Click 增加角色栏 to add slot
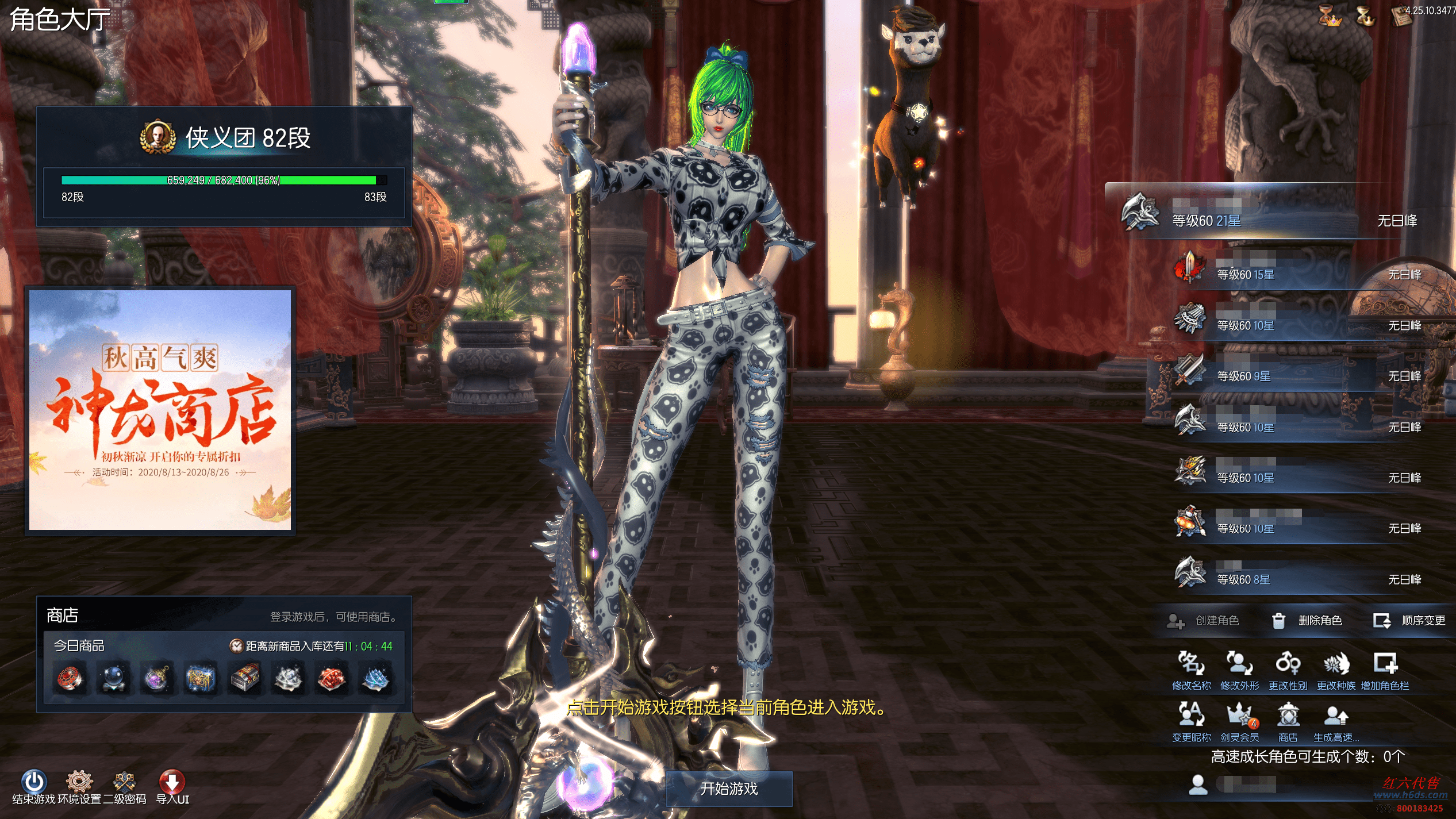The height and width of the screenshot is (819, 1456). pos(1385,670)
